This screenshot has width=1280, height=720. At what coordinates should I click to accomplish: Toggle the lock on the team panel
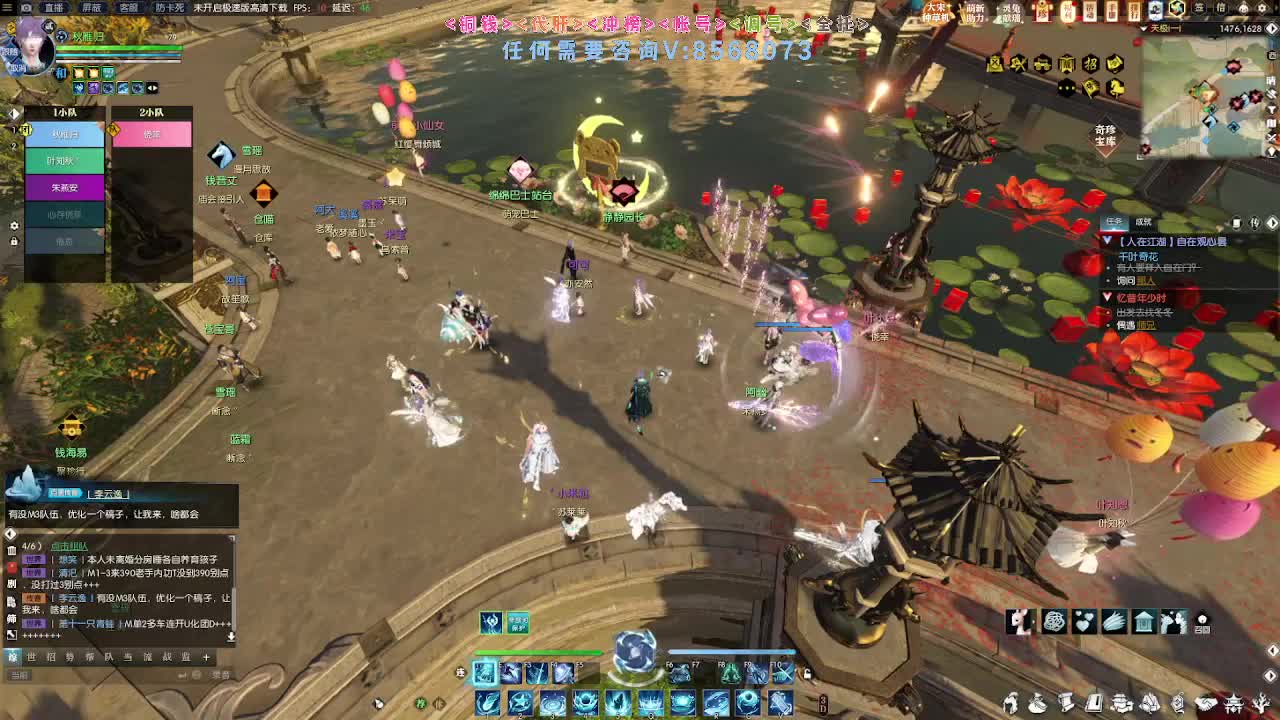pyautogui.click(x=13, y=240)
